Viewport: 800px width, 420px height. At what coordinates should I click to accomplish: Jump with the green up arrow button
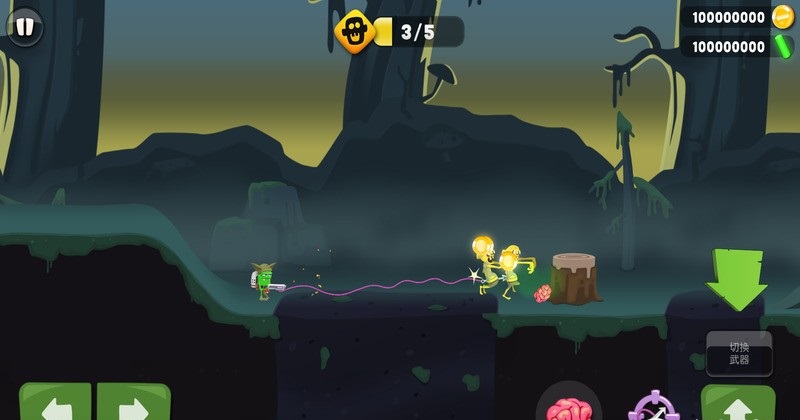pos(738,404)
